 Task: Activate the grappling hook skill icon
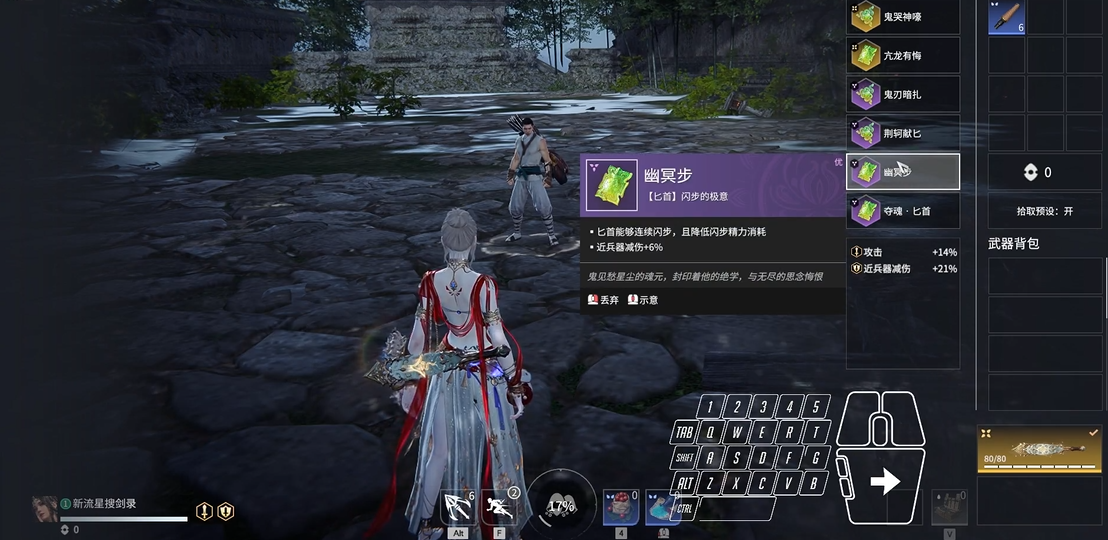[x=458, y=508]
